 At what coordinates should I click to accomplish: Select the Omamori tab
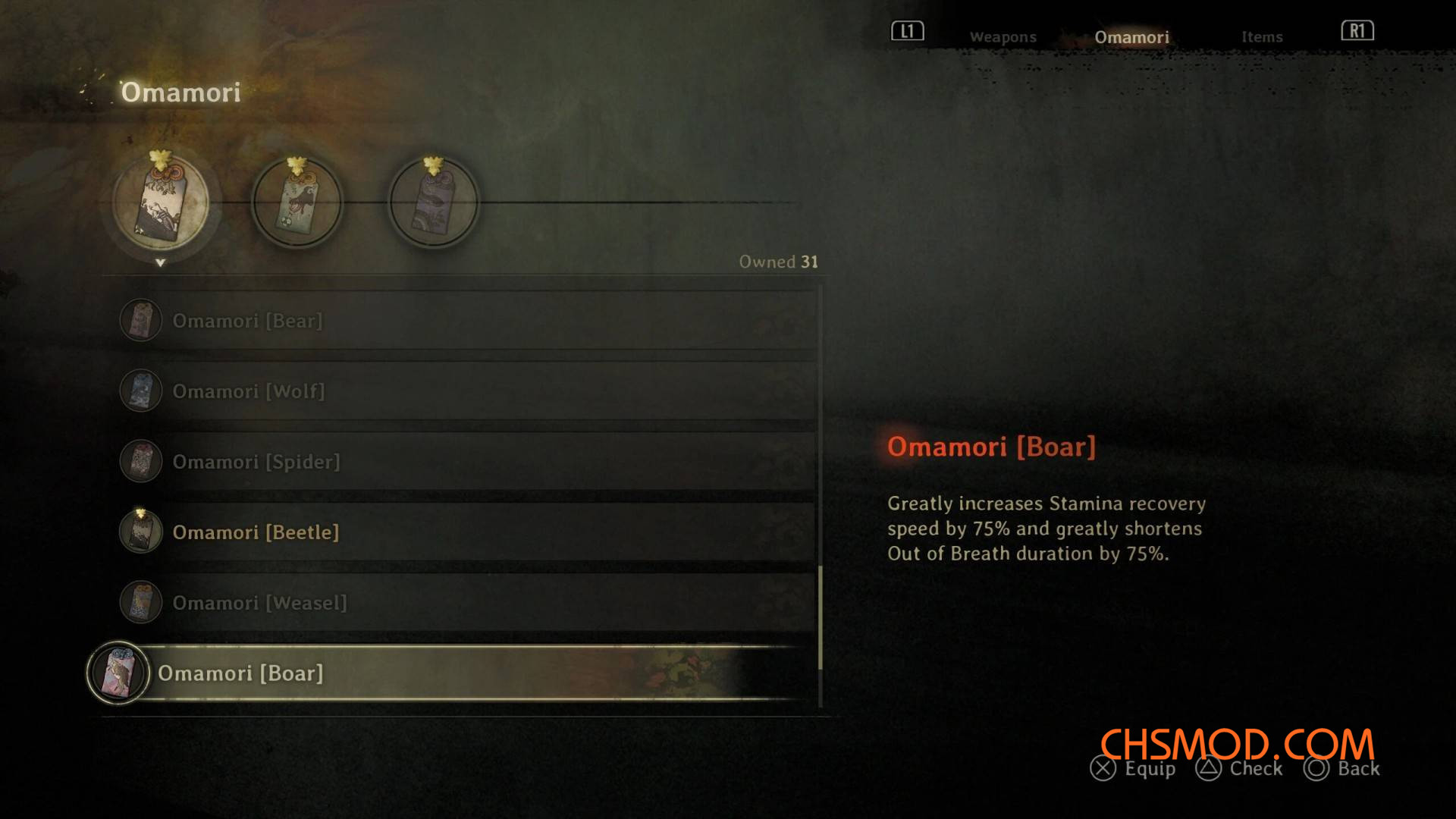tap(1131, 36)
